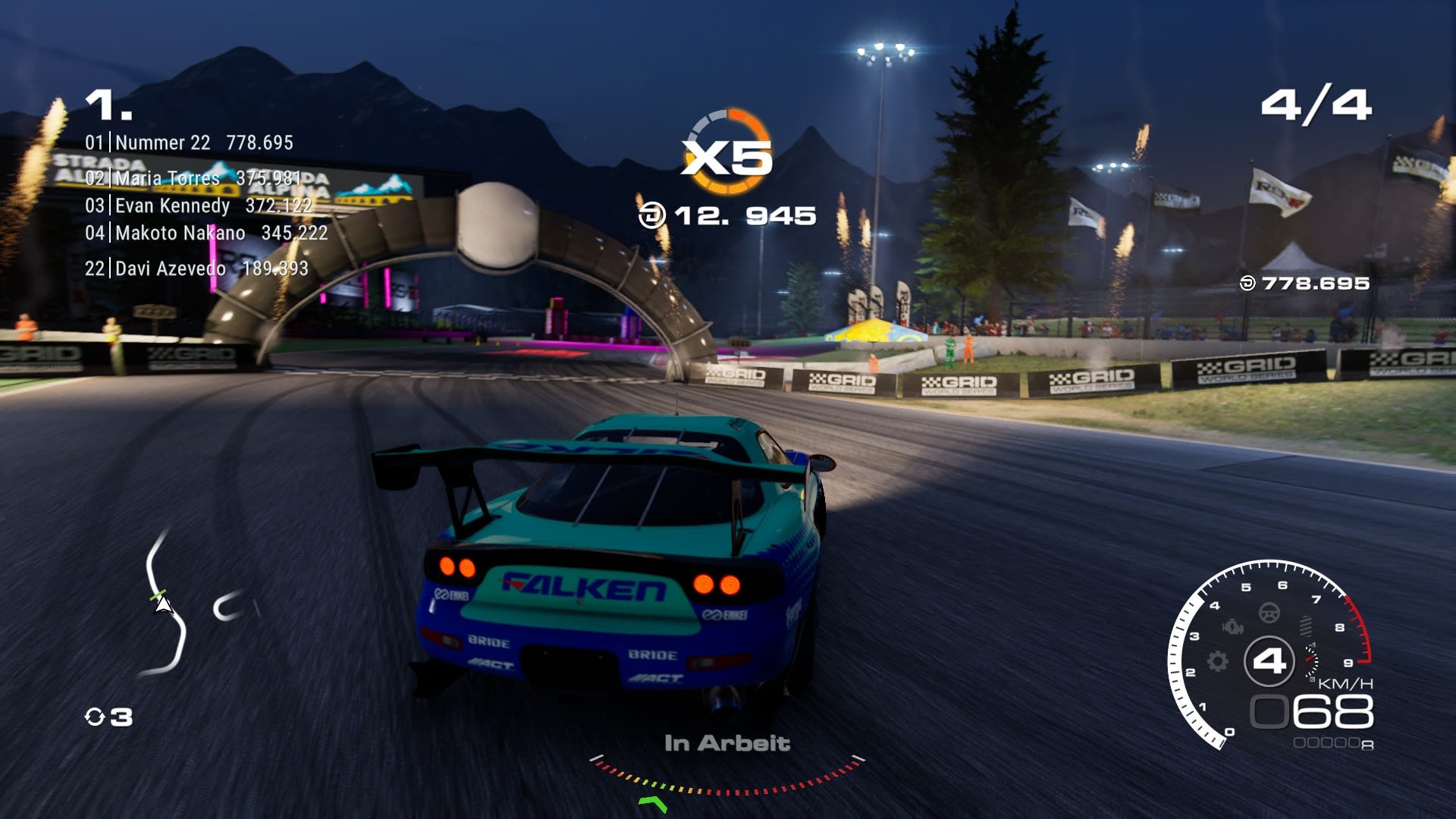Select Nummer 22 leaderboard row
The width and height of the screenshot is (1456, 819).
189,143
